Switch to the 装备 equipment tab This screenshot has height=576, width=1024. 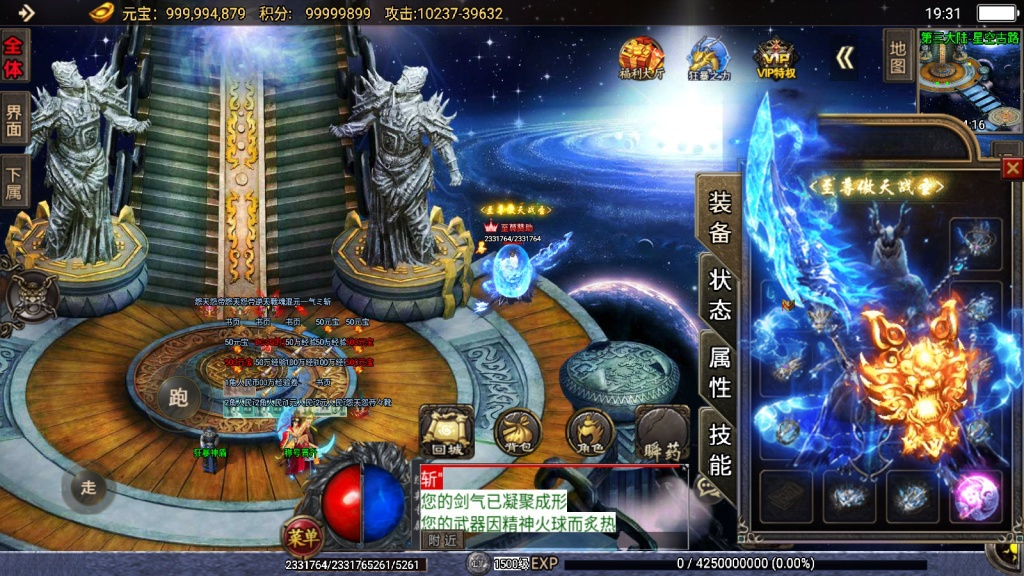pos(719,217)
